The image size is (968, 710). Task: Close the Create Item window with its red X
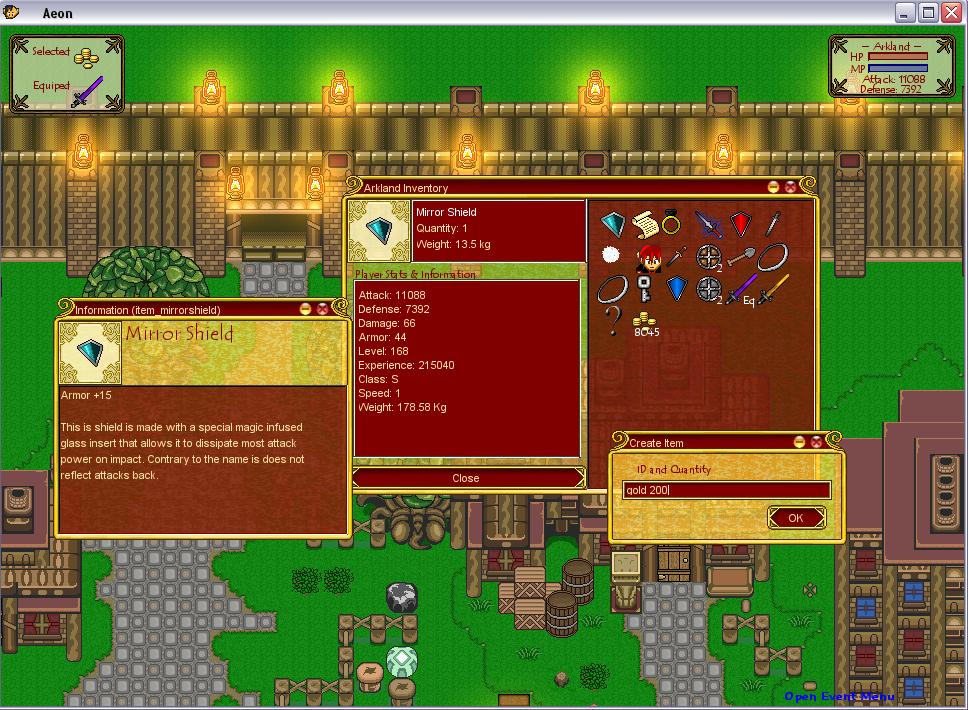pyautogui.click(x=816, y=442)
